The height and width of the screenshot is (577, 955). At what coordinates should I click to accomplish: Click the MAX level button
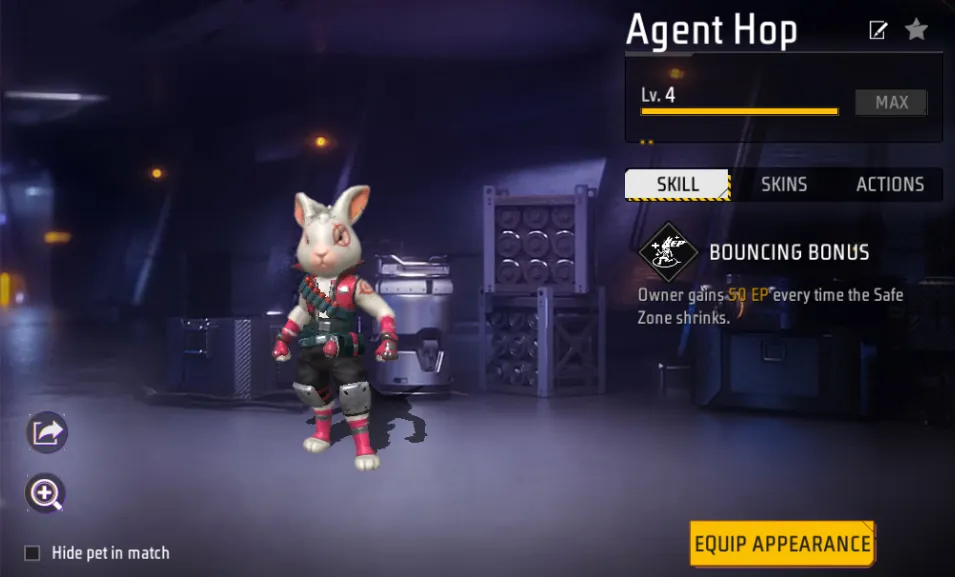[891, 102]
